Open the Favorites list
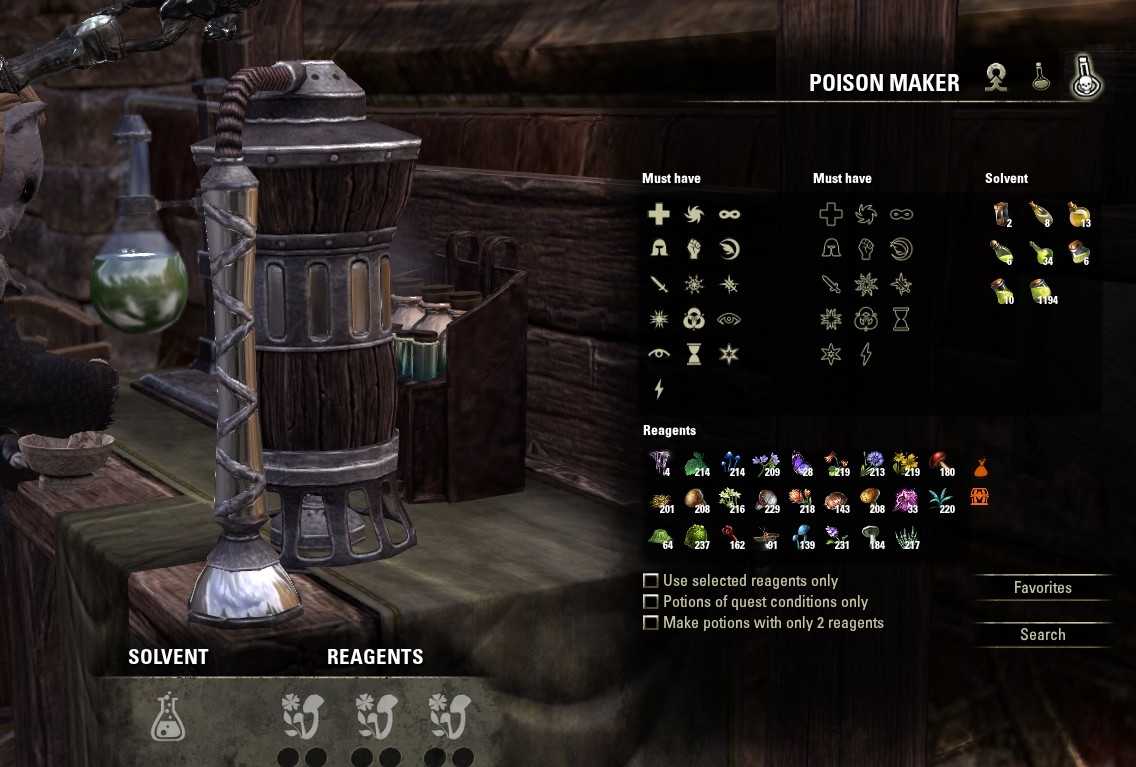This screenshot has height=767, width=1136. coord(1042,588)
